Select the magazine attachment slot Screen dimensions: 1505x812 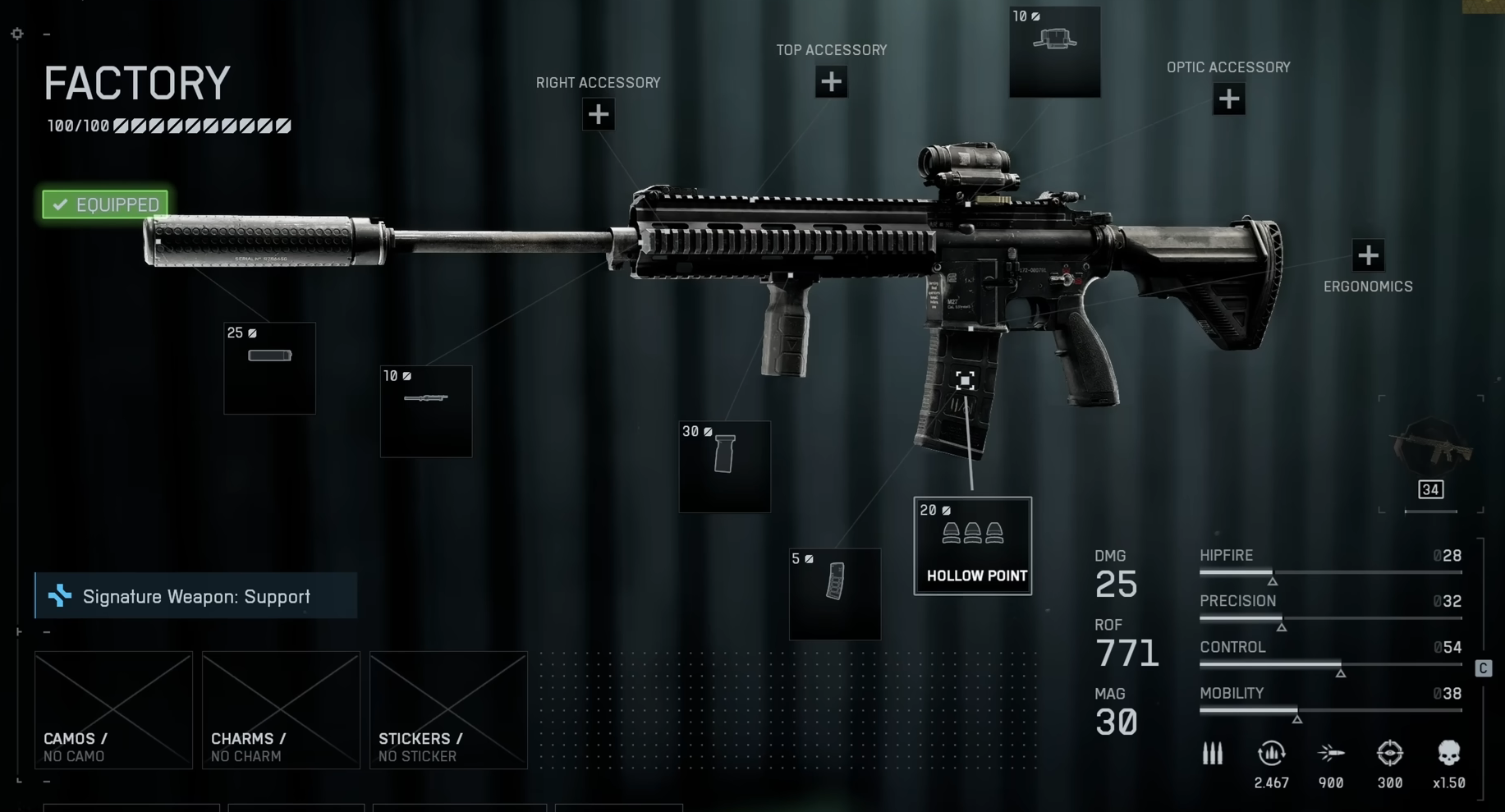click(x=834, y=594)
